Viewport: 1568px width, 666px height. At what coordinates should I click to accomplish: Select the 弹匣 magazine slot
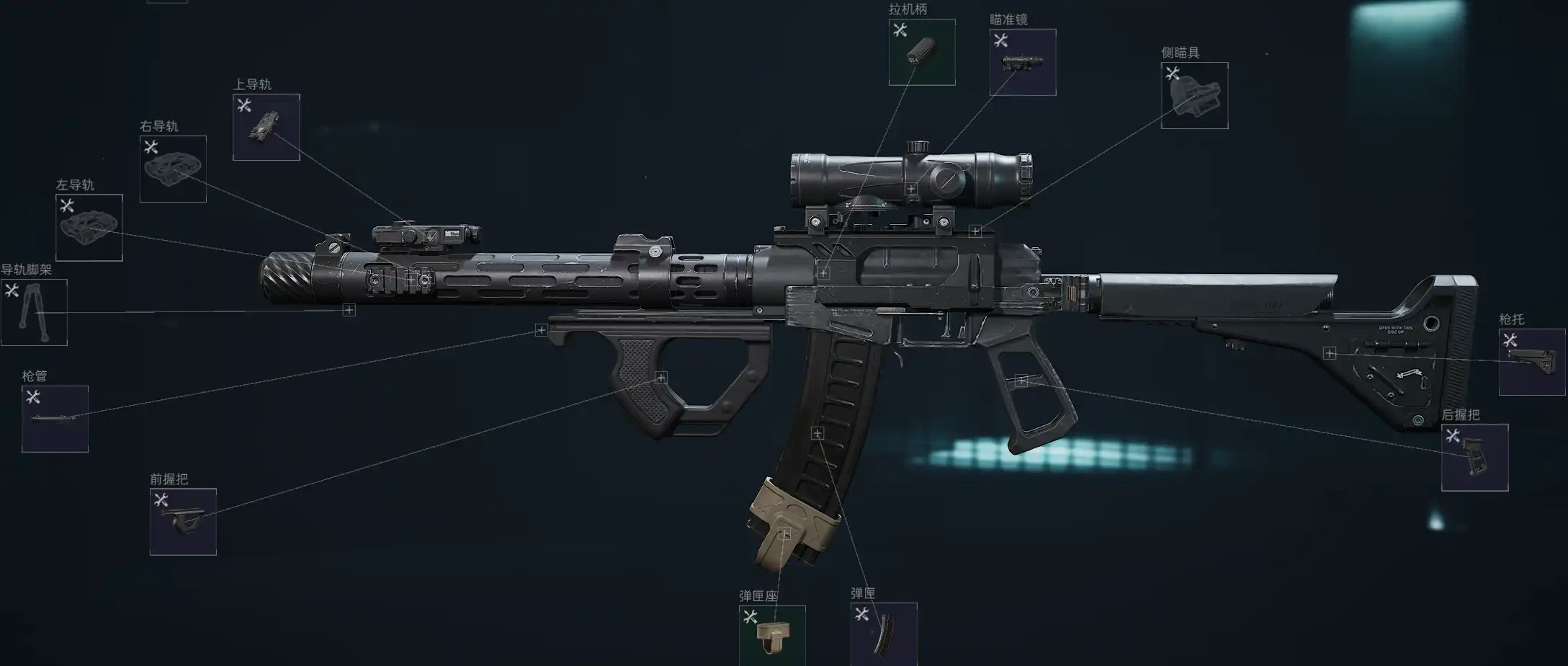[883, 635]
